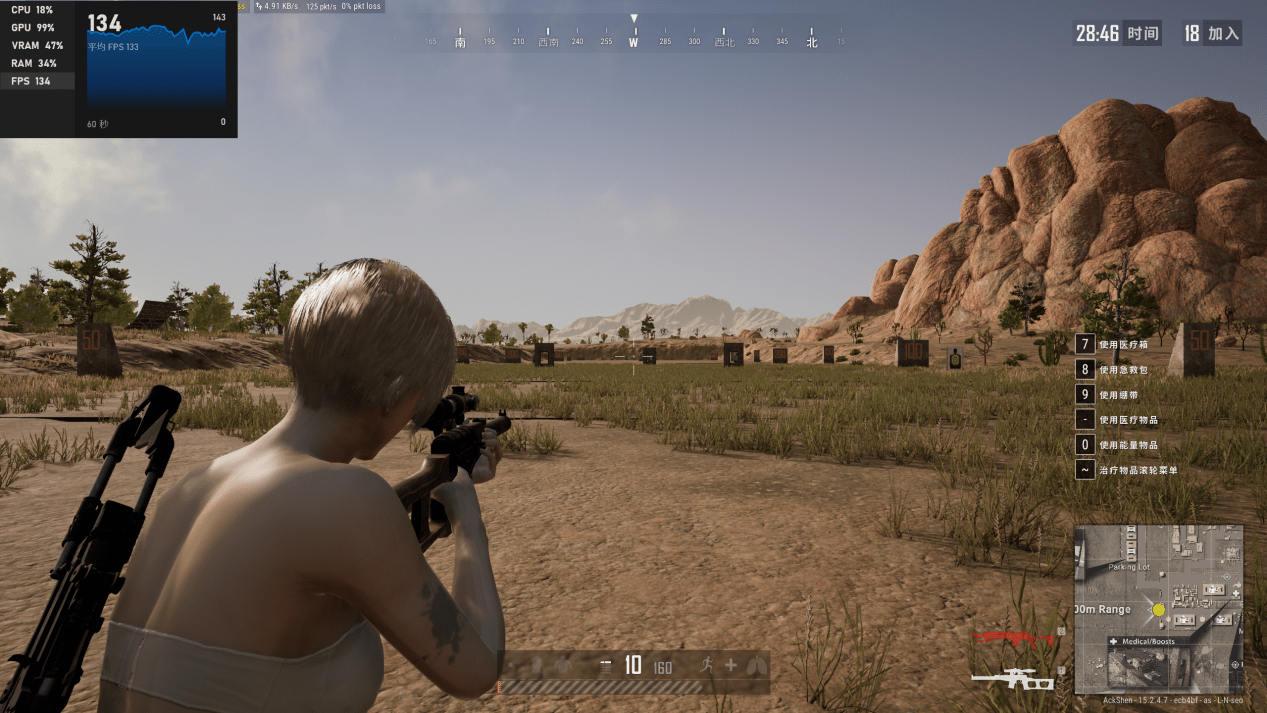Click the W heading on the compass
Screen dimensions: 1267x713
point(633,42)
